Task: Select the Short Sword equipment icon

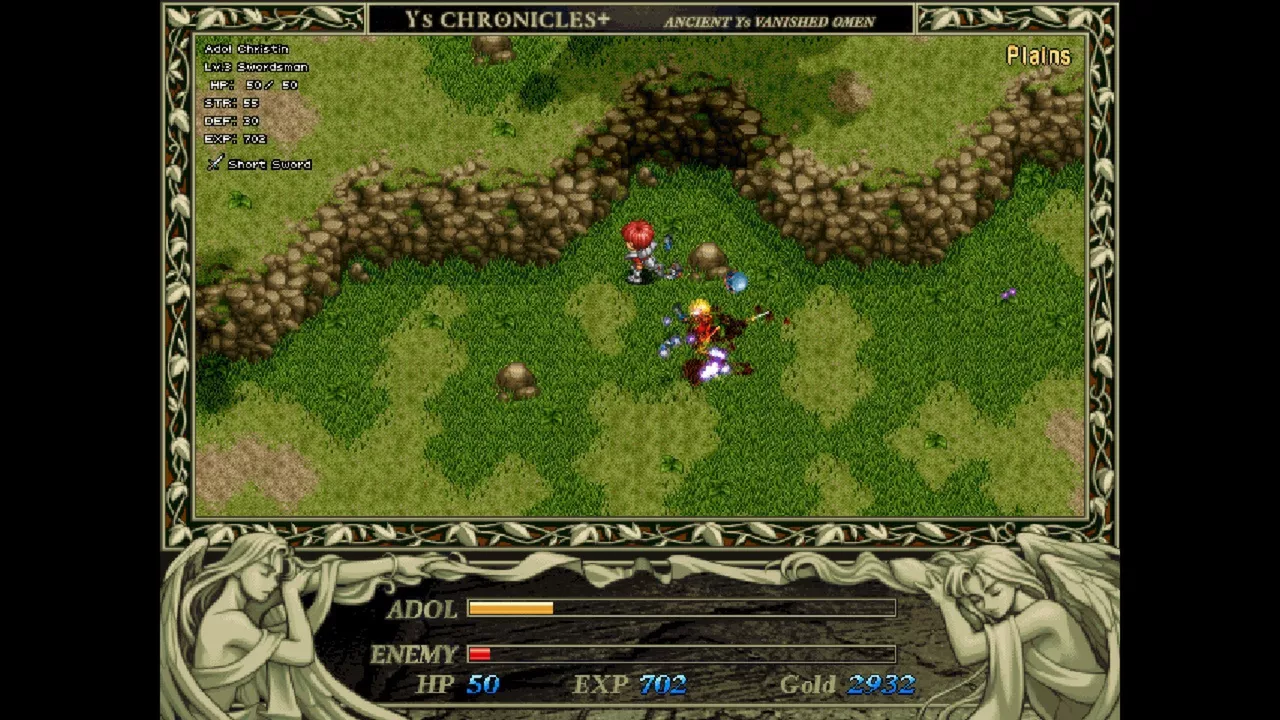Action: 214,163
